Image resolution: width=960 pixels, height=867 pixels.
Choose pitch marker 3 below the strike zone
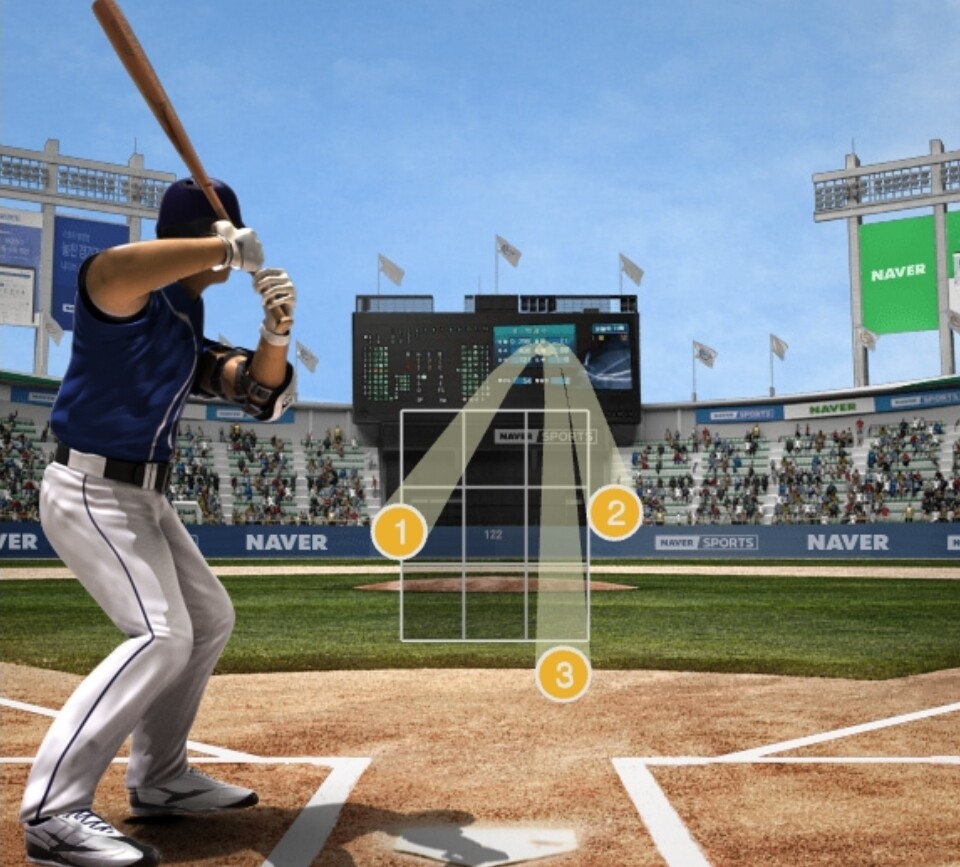563,674
